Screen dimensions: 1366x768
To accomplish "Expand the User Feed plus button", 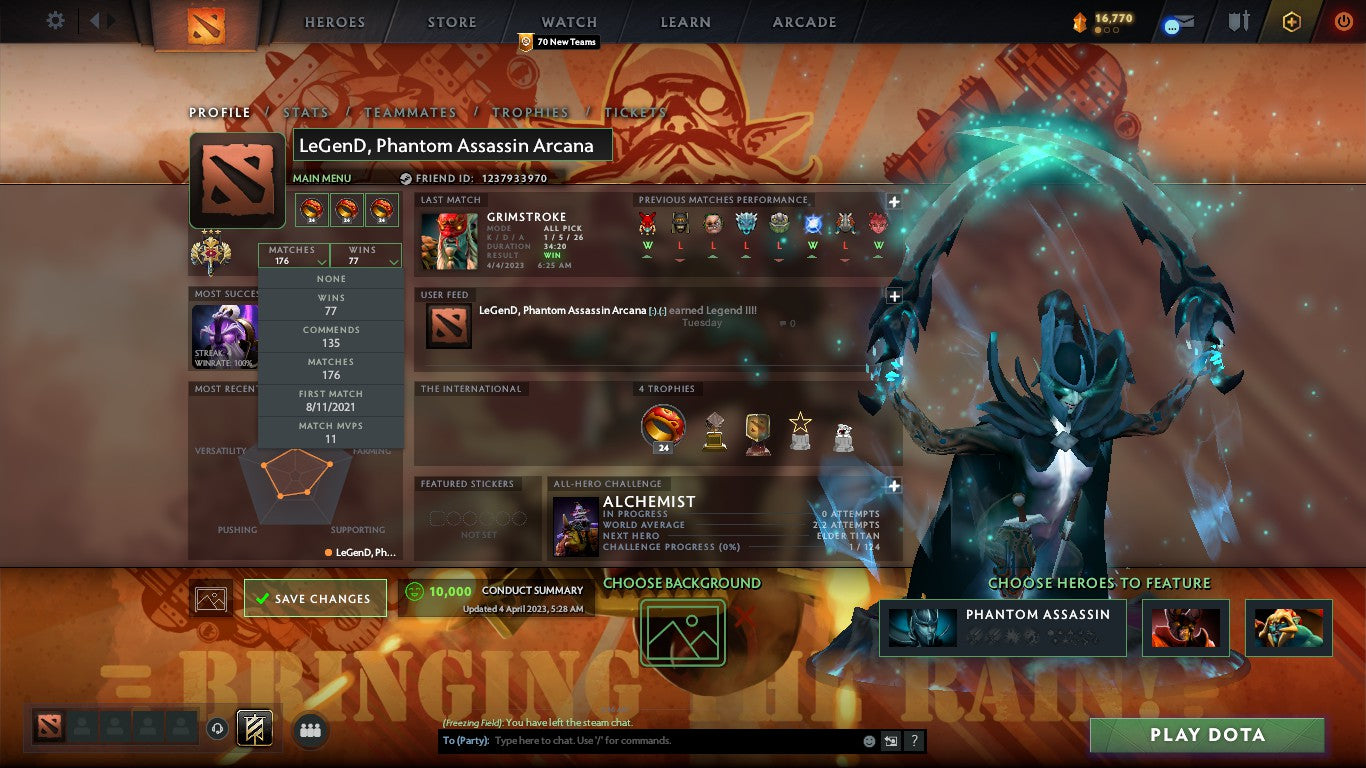I will (x=892, y=294).
